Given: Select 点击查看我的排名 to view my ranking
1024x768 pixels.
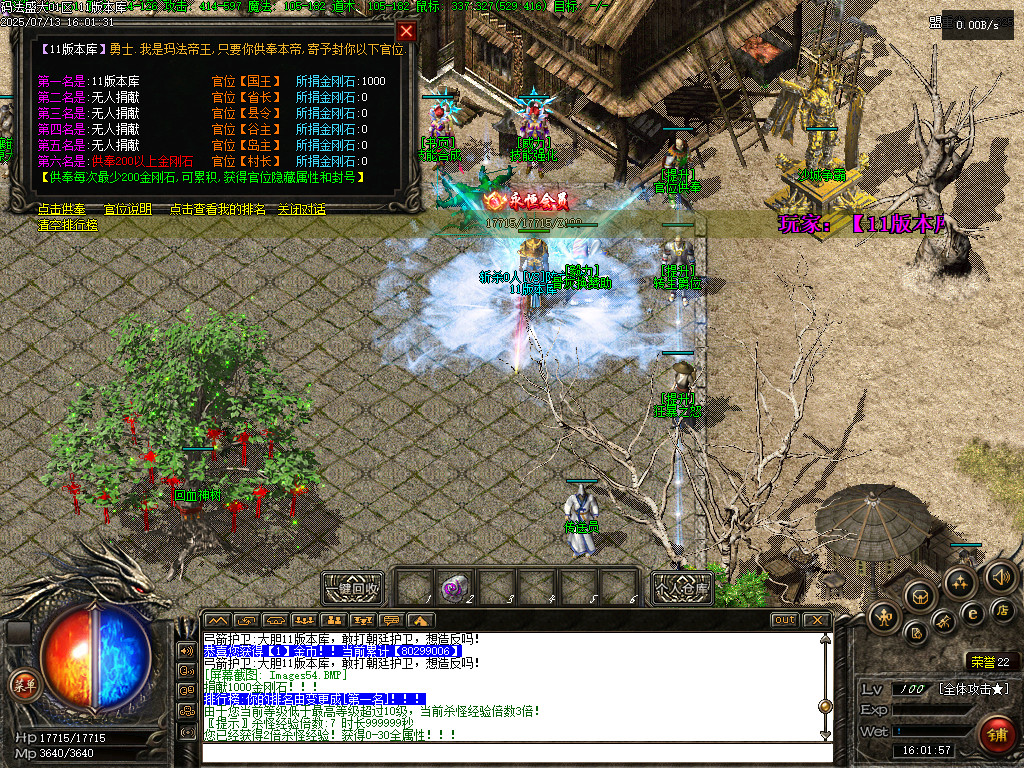Looking at the screenshot, I should pos(217,210).
